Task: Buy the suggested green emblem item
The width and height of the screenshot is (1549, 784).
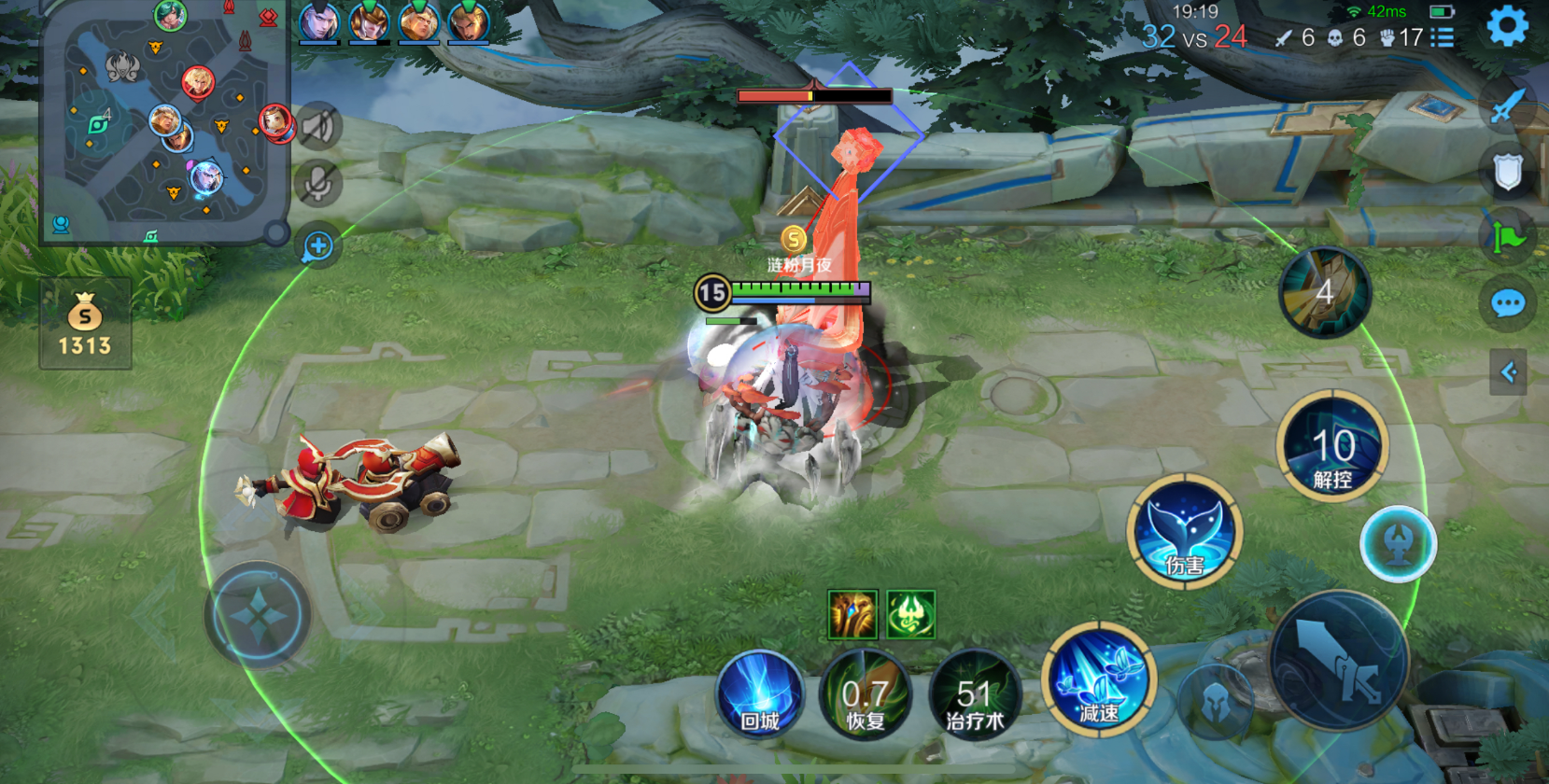Action: (910, 614)
